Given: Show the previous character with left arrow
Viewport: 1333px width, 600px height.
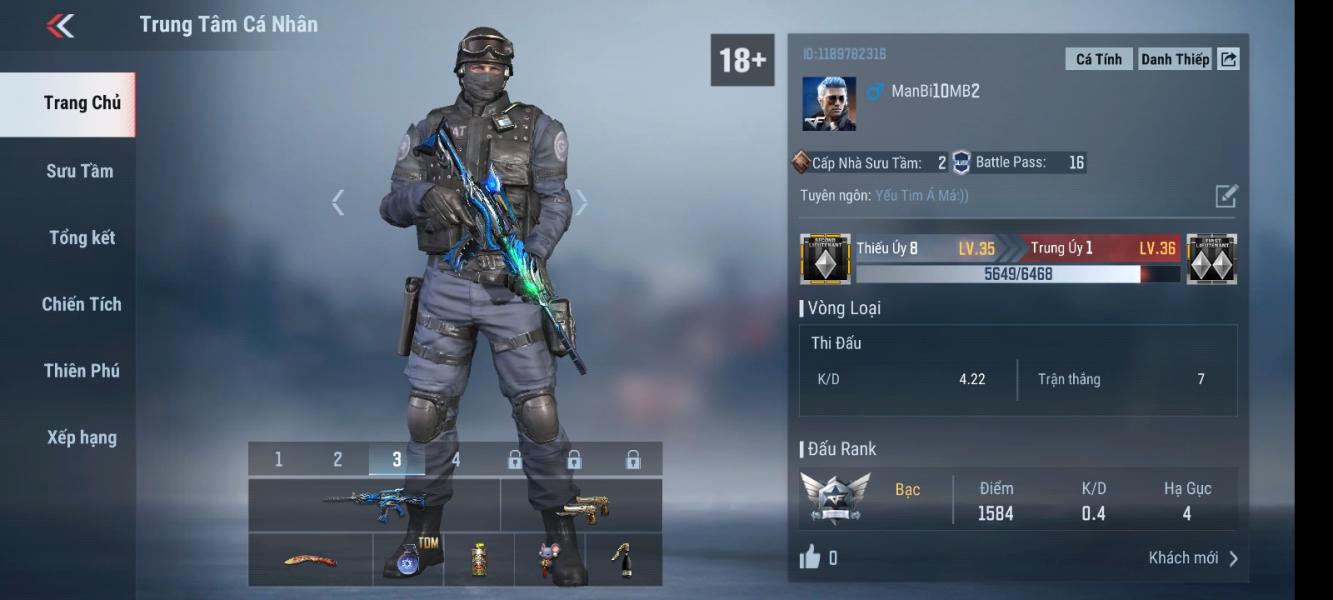Looking at the screenshot, I should [338, 203].
